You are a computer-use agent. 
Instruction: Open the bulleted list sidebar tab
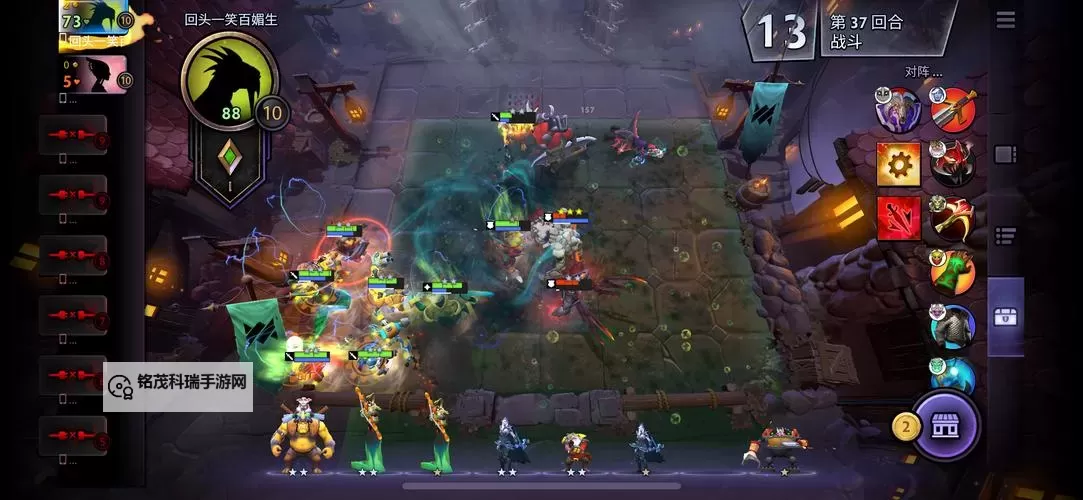click(x=1006, y=235)
